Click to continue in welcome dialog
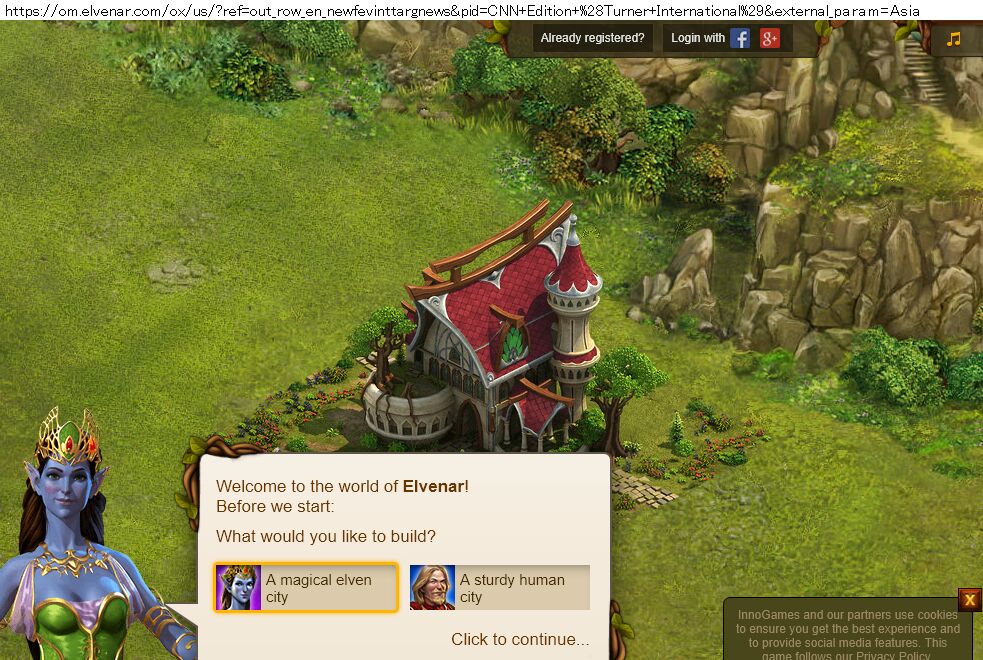 pos(520,639)
